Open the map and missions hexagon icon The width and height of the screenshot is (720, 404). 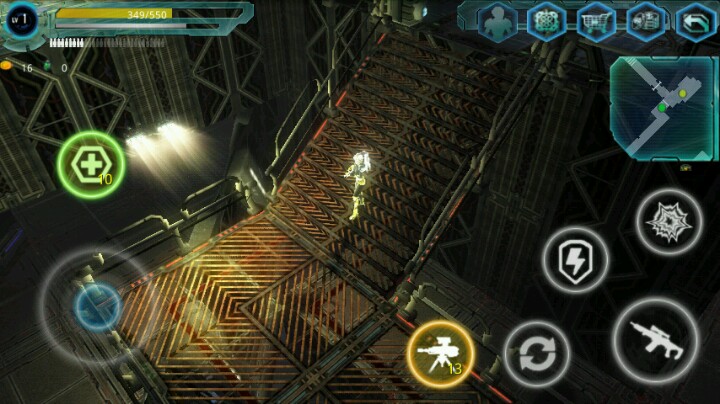(x=646, y=21)
